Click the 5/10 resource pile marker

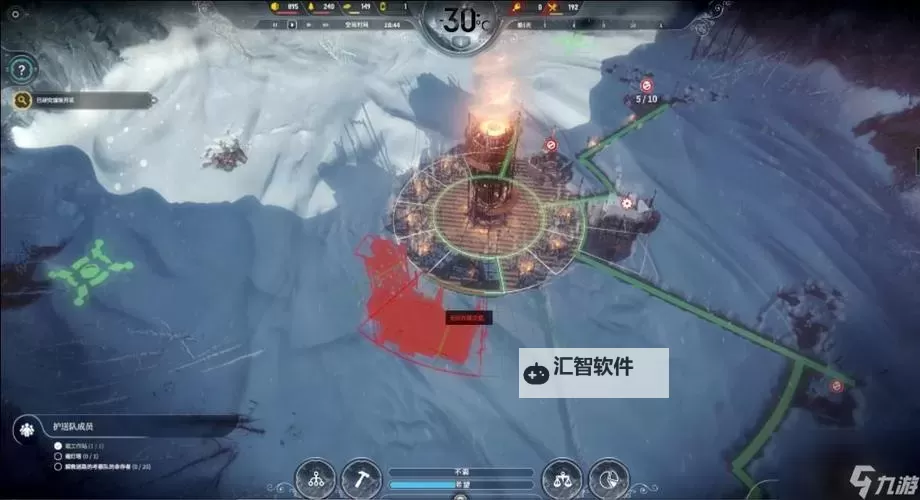(645, 99)
